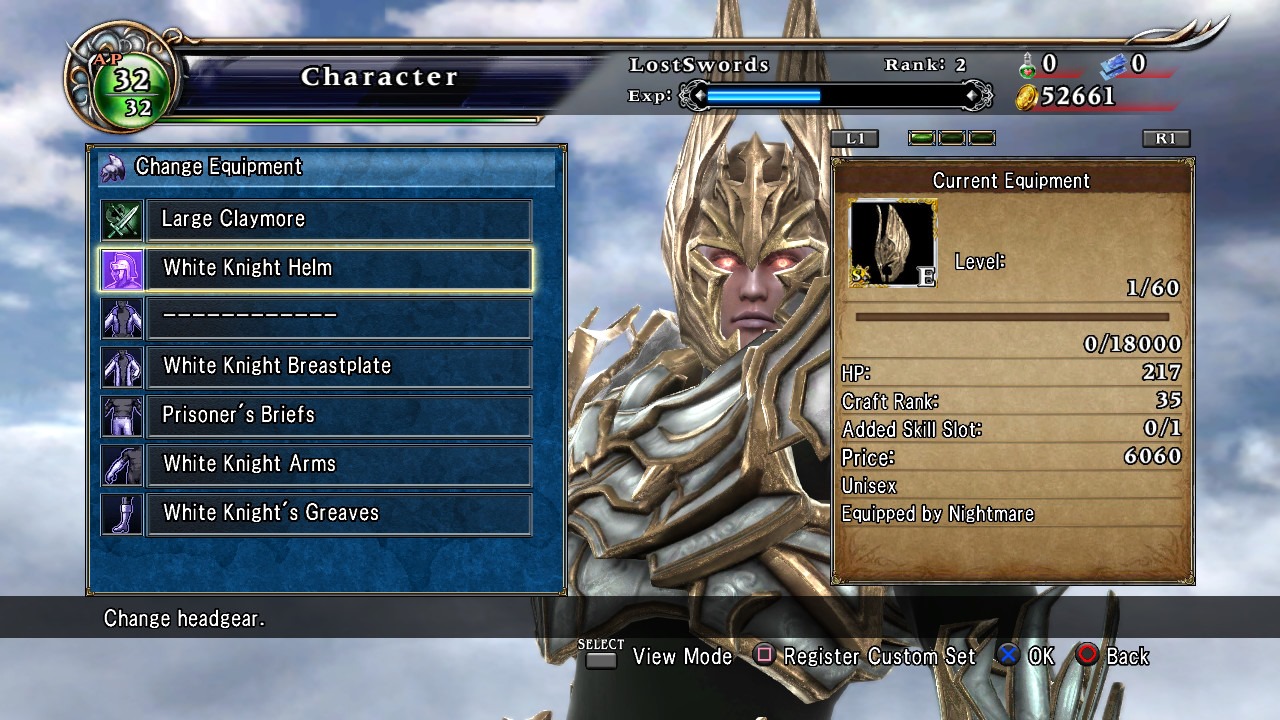The image size is (1280, 720).
Task: Click the purple helmet icon beside White Knight Helm
Action: click(121, 268)
